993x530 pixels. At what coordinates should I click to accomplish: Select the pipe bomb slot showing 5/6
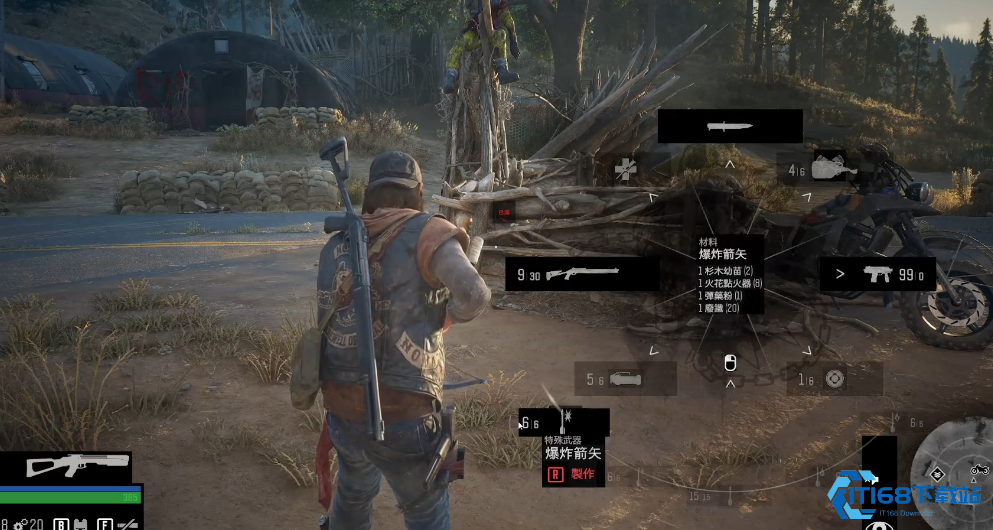click(x=625, y=379)
